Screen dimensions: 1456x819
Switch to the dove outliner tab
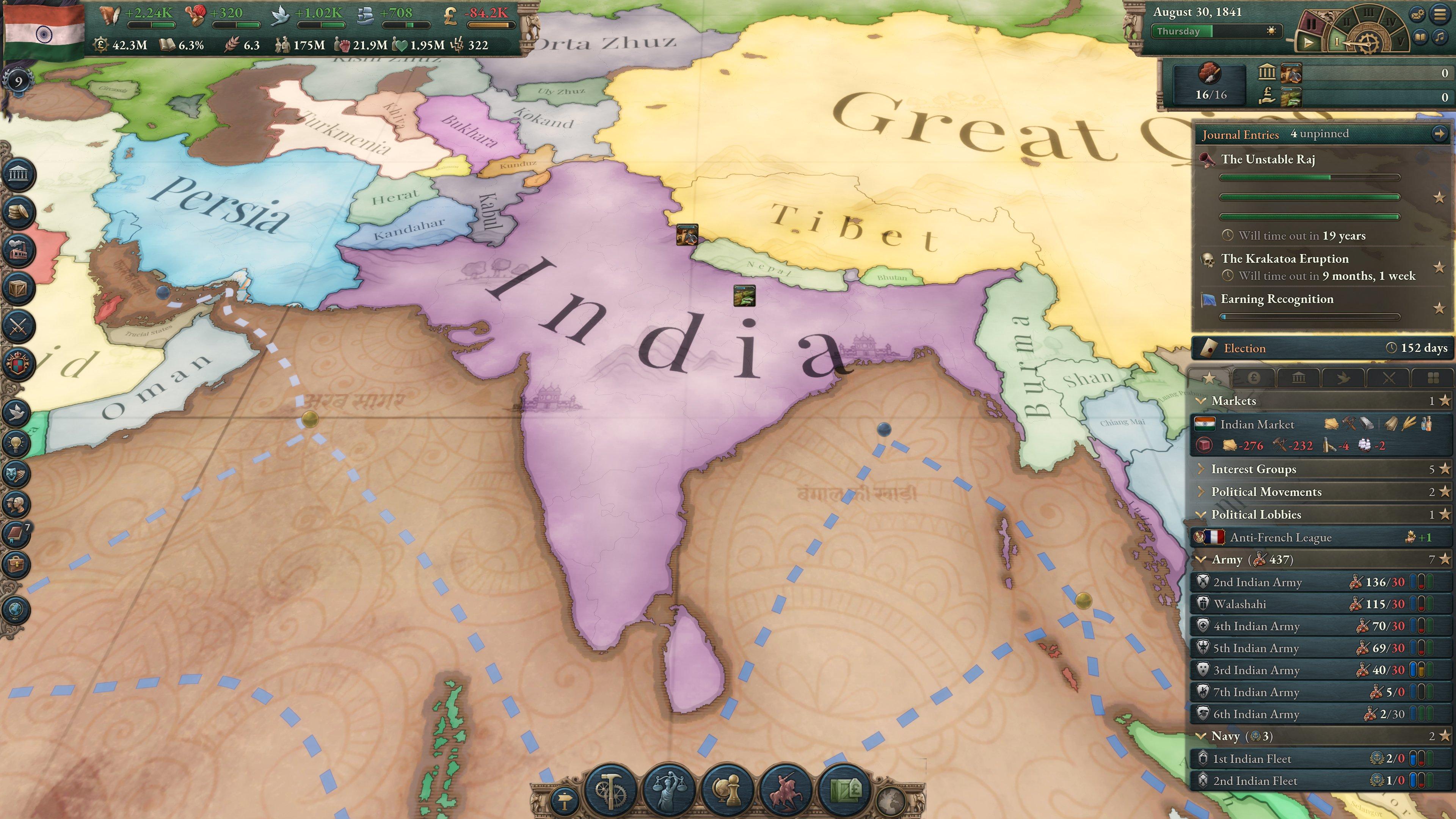1343,378
